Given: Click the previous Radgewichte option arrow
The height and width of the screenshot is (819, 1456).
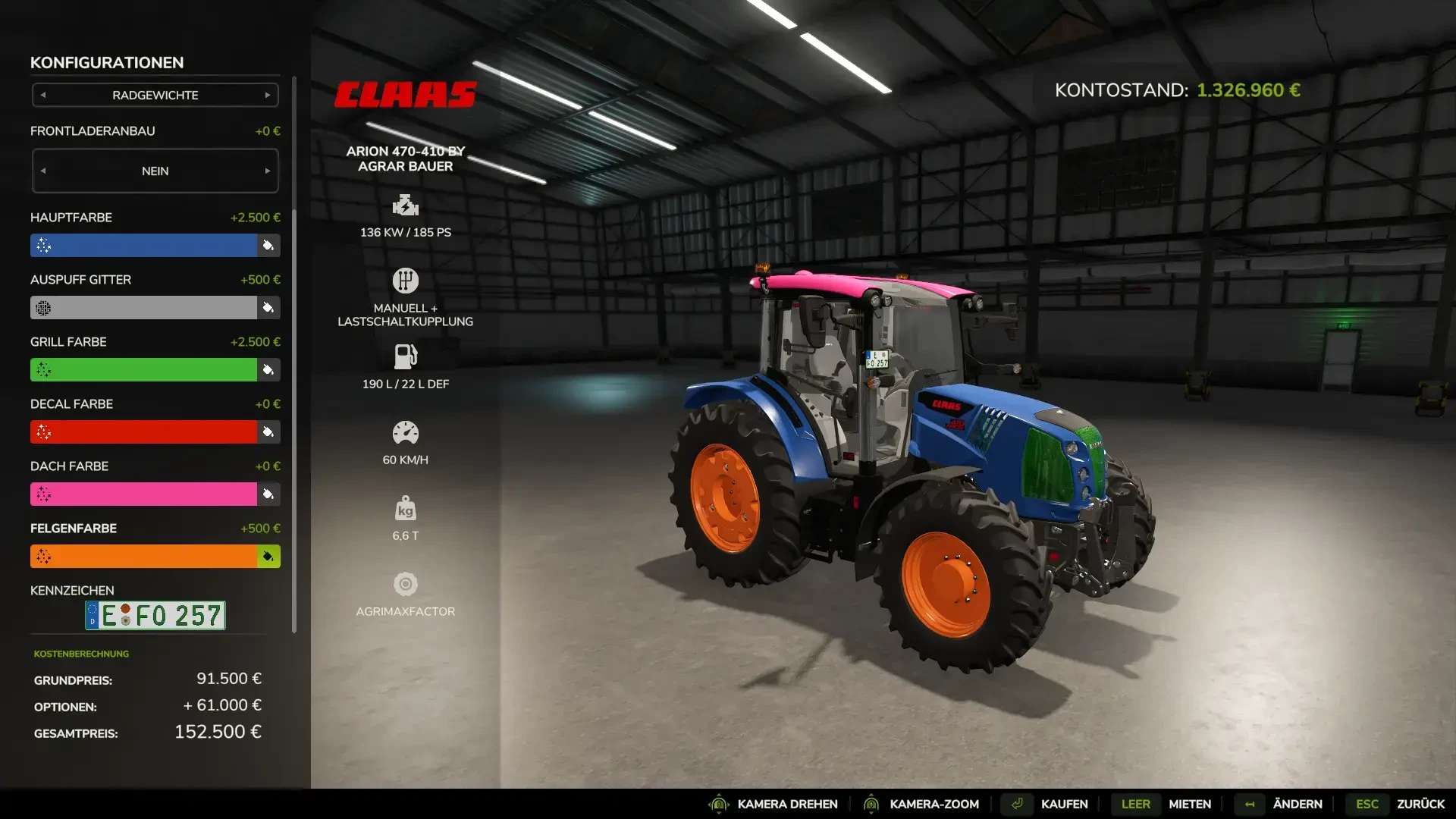Looking at the screenshot, I should point(43,96).
